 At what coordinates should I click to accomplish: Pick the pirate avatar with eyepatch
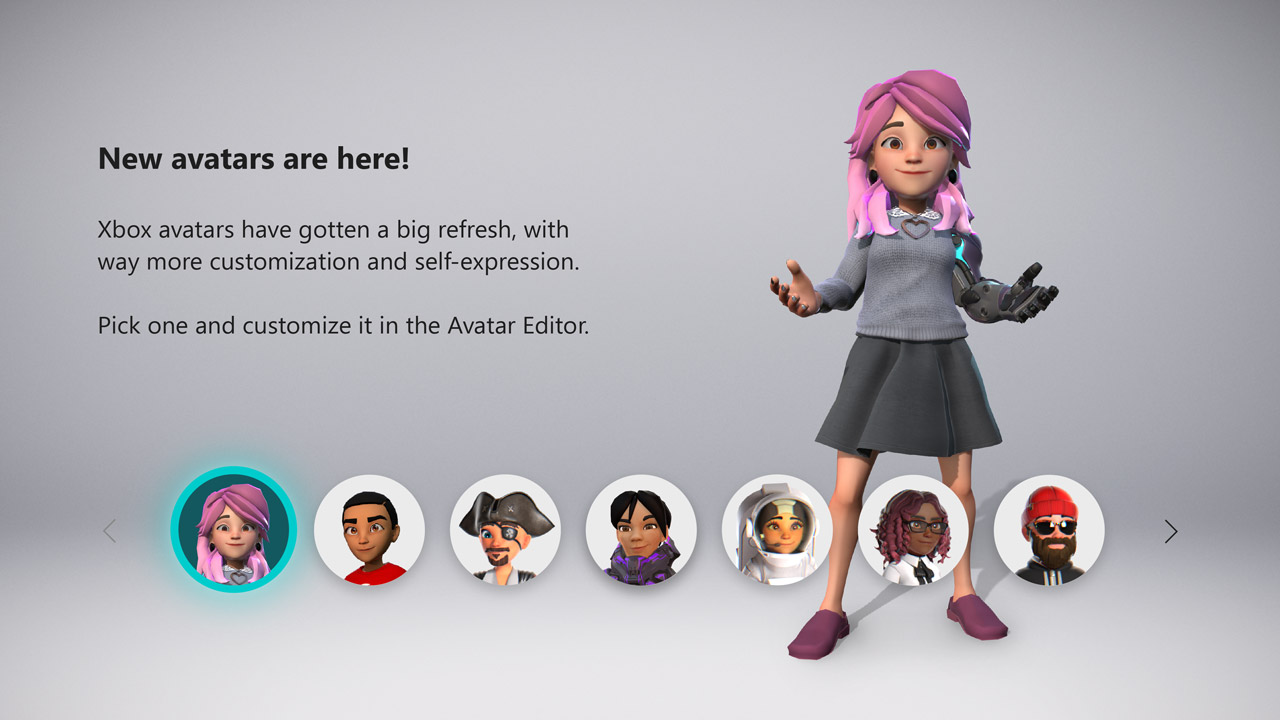(506, 528)
